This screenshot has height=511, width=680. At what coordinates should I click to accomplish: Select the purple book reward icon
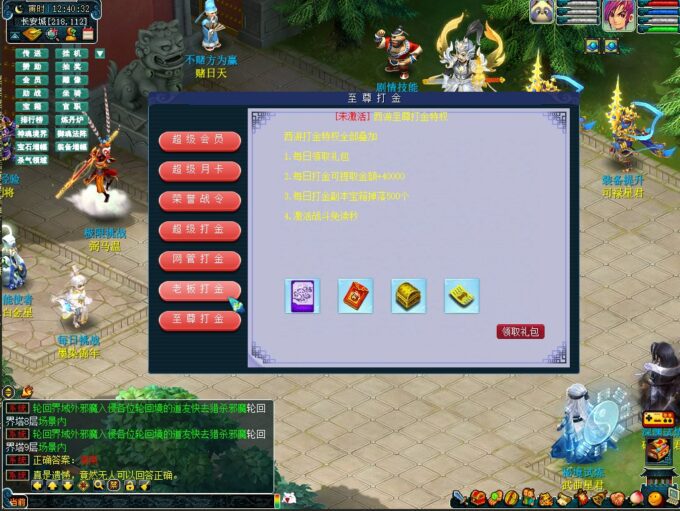[302, 296]
